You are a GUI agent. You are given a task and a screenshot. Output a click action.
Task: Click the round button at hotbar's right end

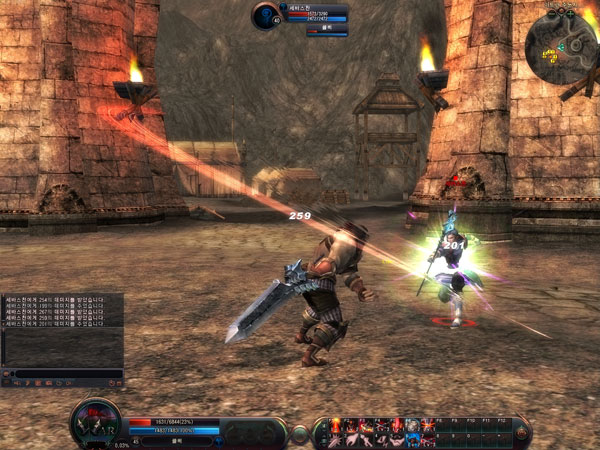[x=520, y=432]
